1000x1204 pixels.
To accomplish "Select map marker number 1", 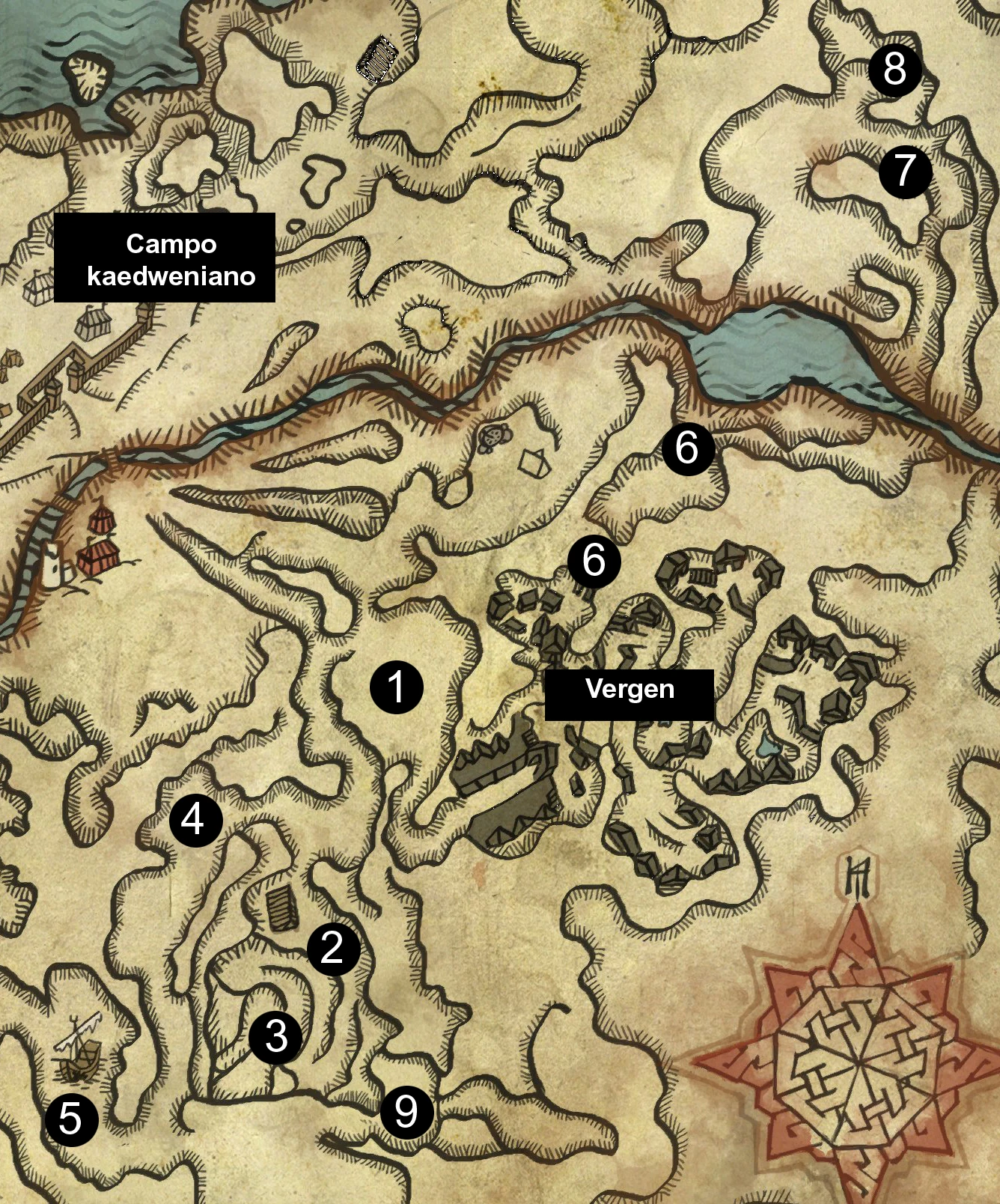I will [397, 687].
